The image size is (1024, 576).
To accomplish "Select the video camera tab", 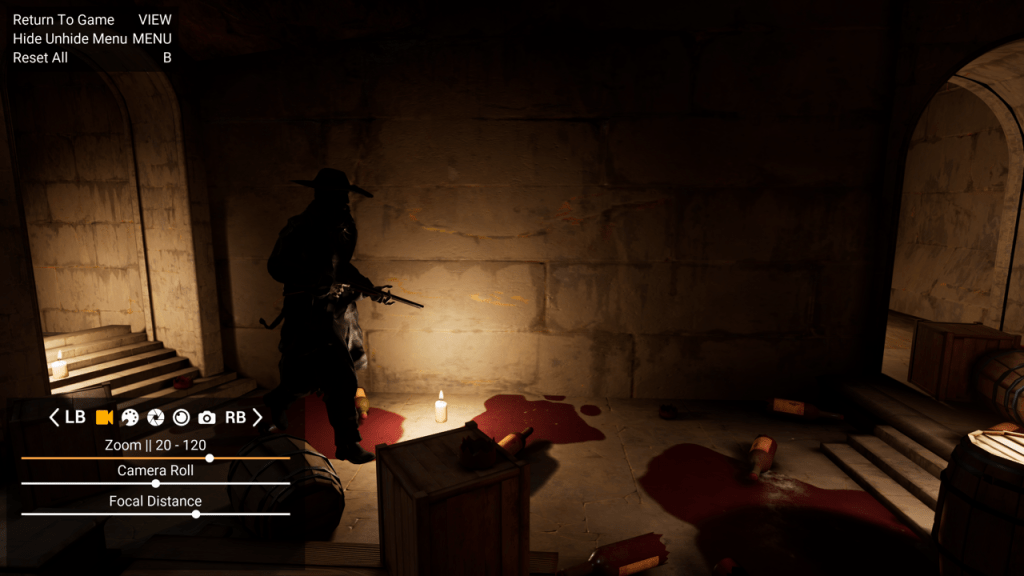I will (104, 418).
